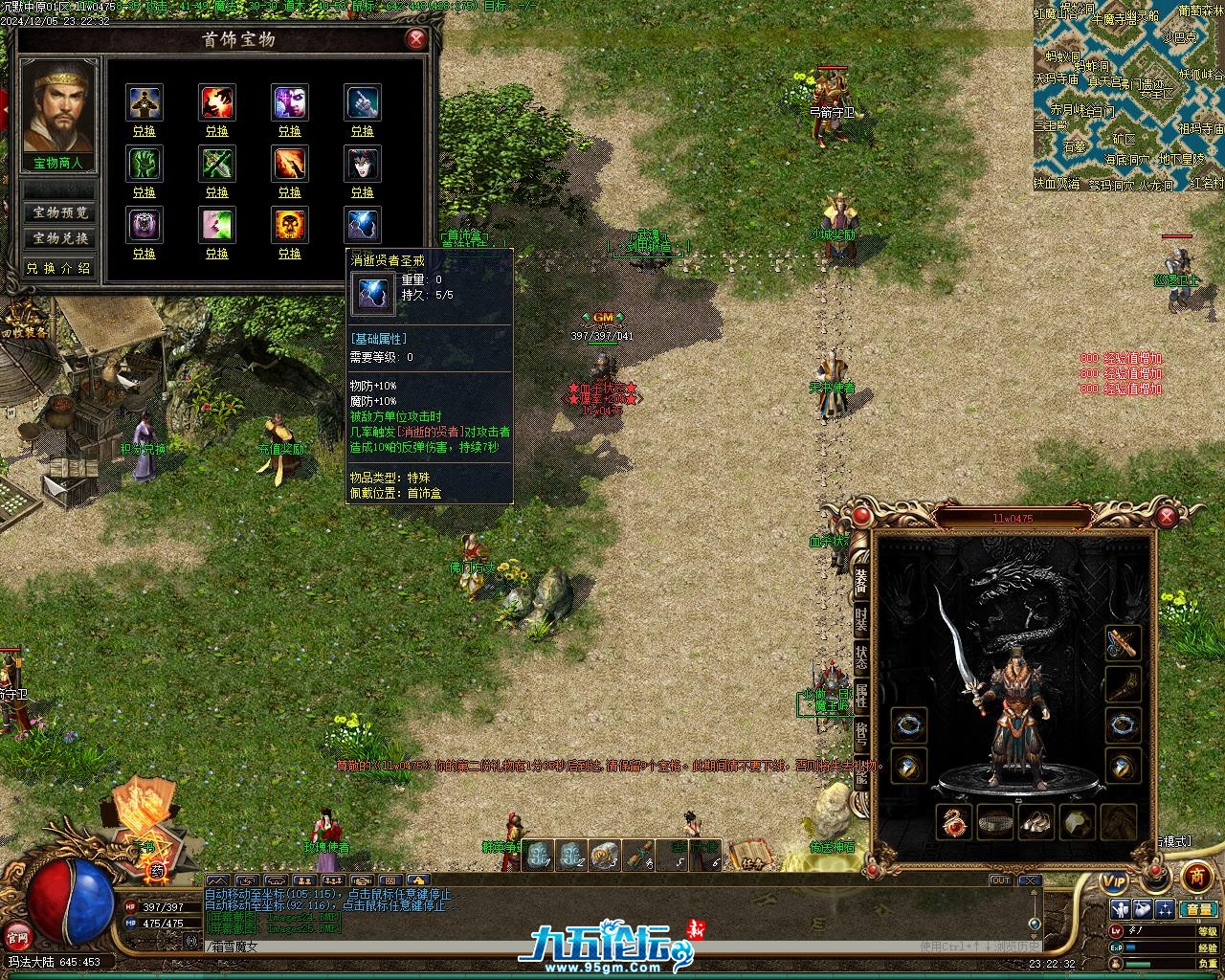This screenshot has height=980, width=1225.
Task: Pick the dark-haired woman treasure icon
Action: (363, 164)
